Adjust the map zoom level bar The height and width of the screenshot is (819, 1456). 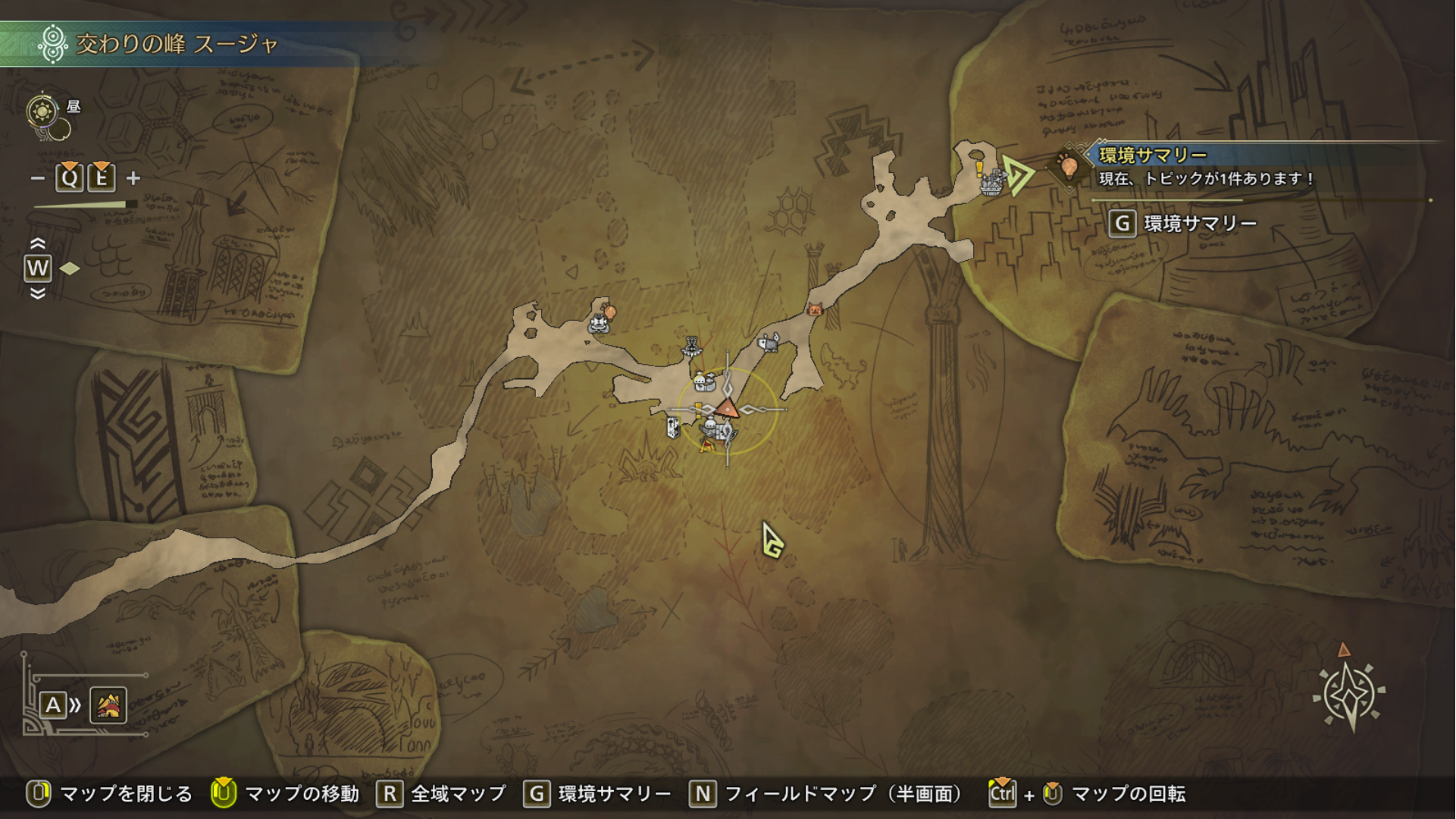click(x=85, y=205)
